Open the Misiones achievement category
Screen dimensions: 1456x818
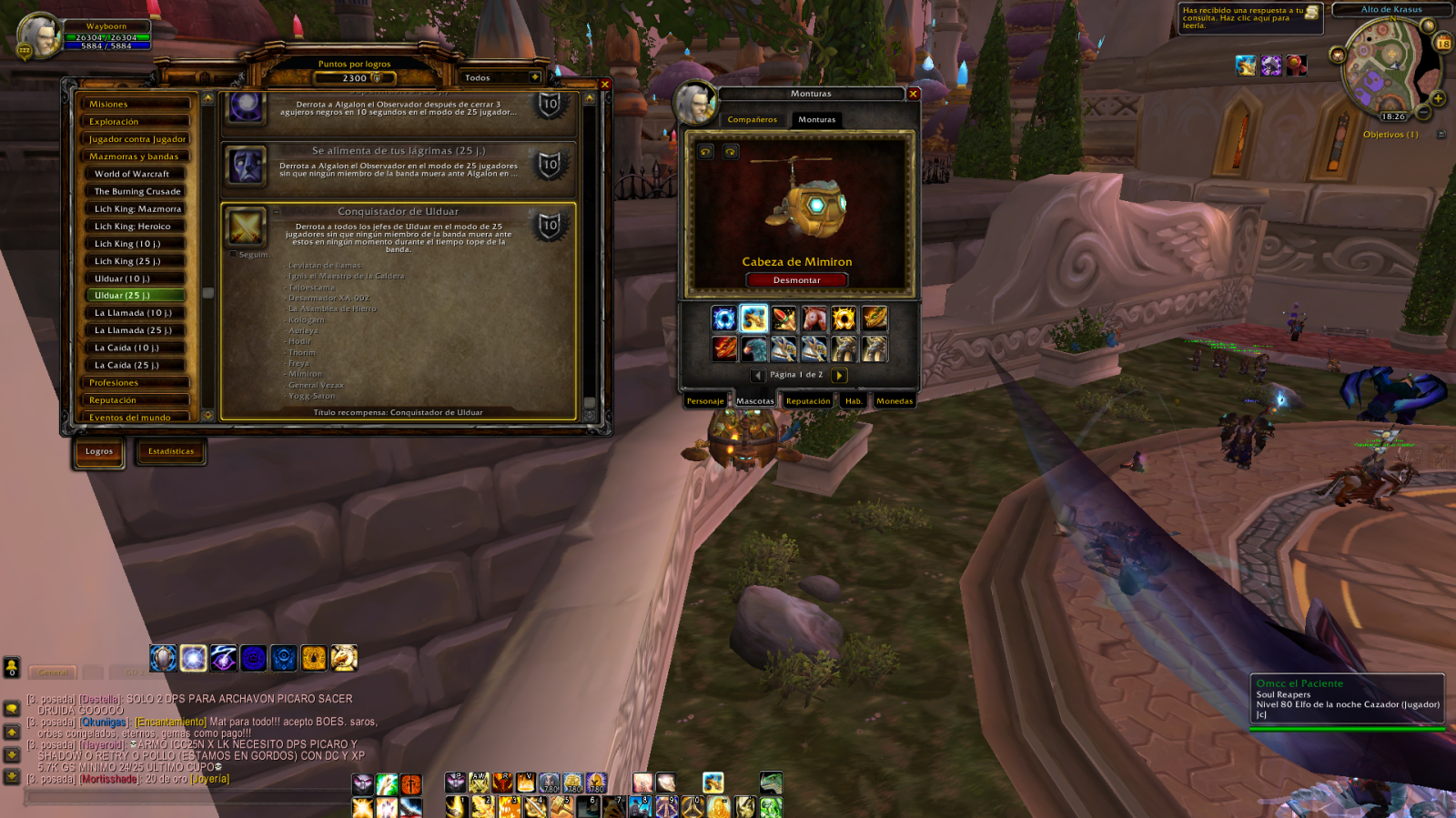click(134, 105)
